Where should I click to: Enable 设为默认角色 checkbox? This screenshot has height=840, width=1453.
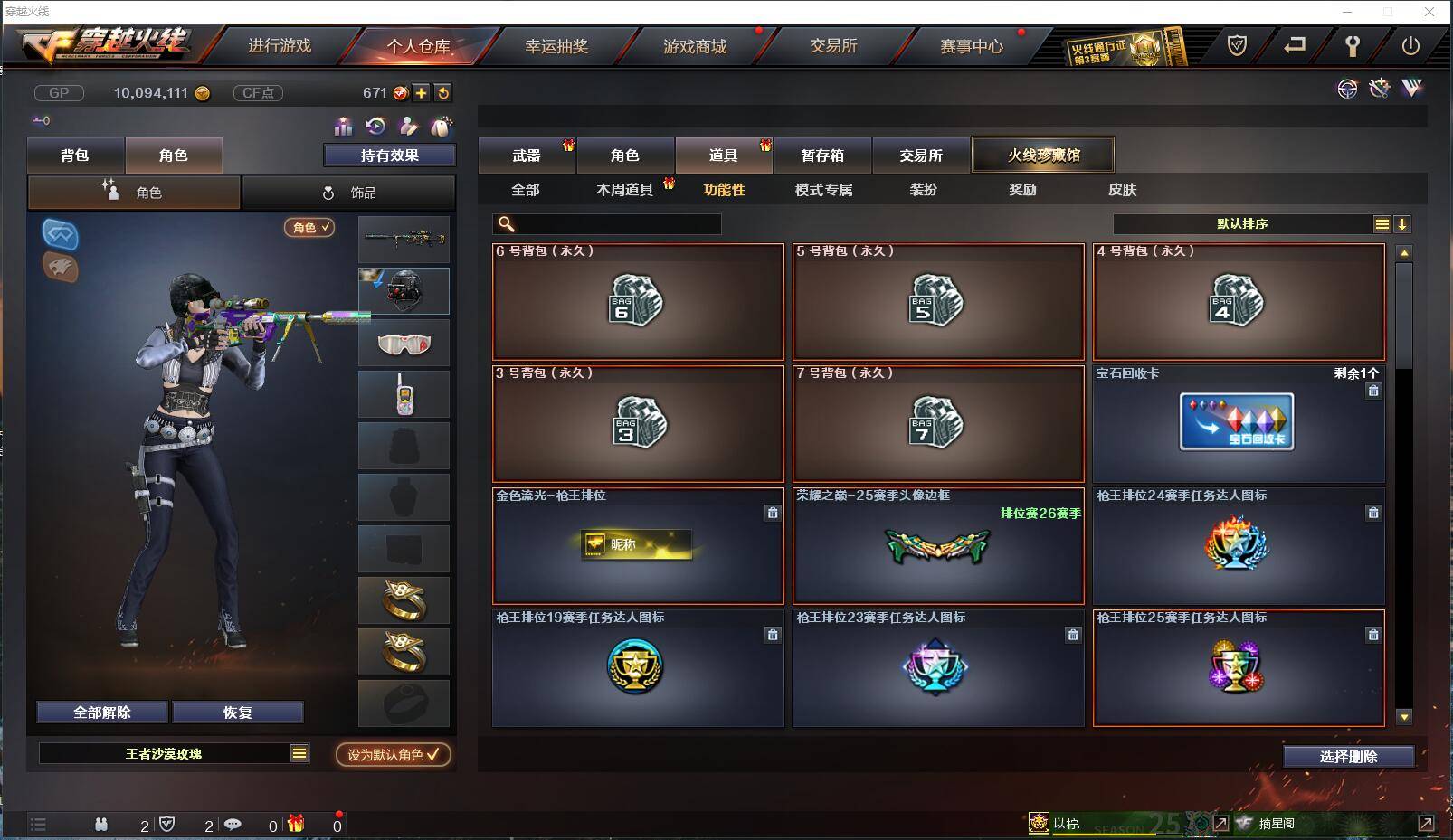393,756
